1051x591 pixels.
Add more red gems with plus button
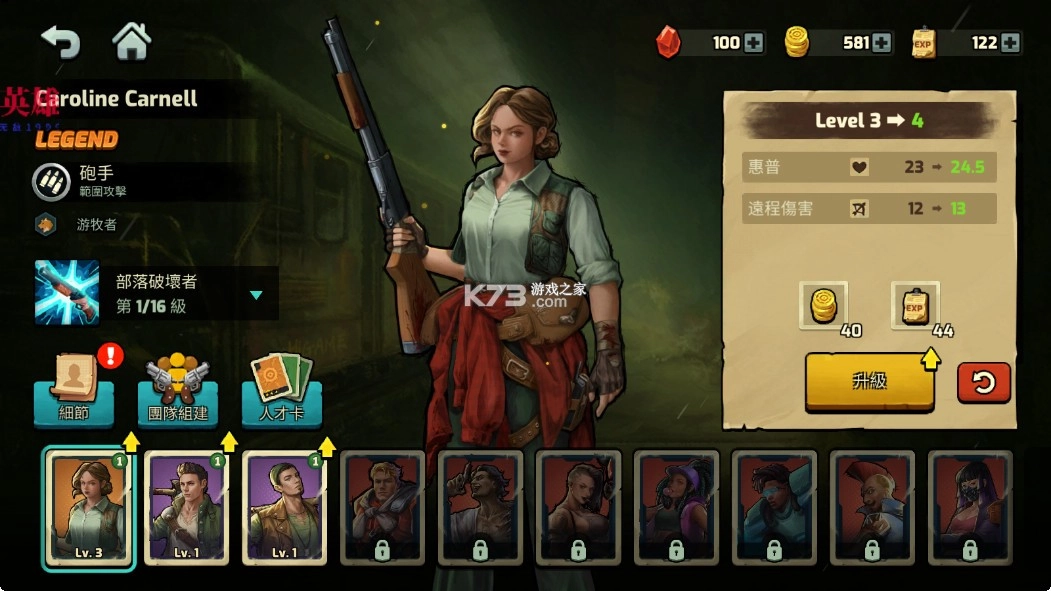(x=753, y=42)
